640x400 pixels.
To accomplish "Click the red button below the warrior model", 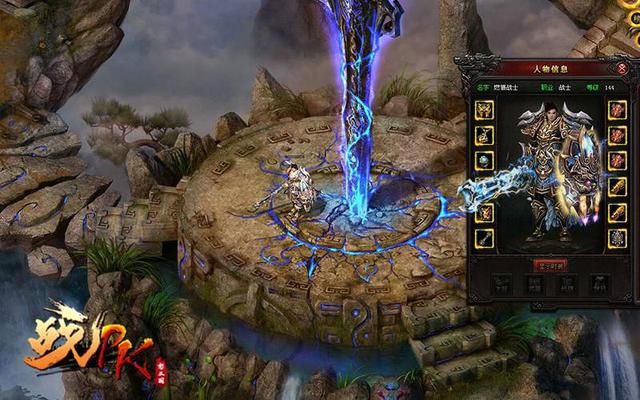I will tap(550, 265).
